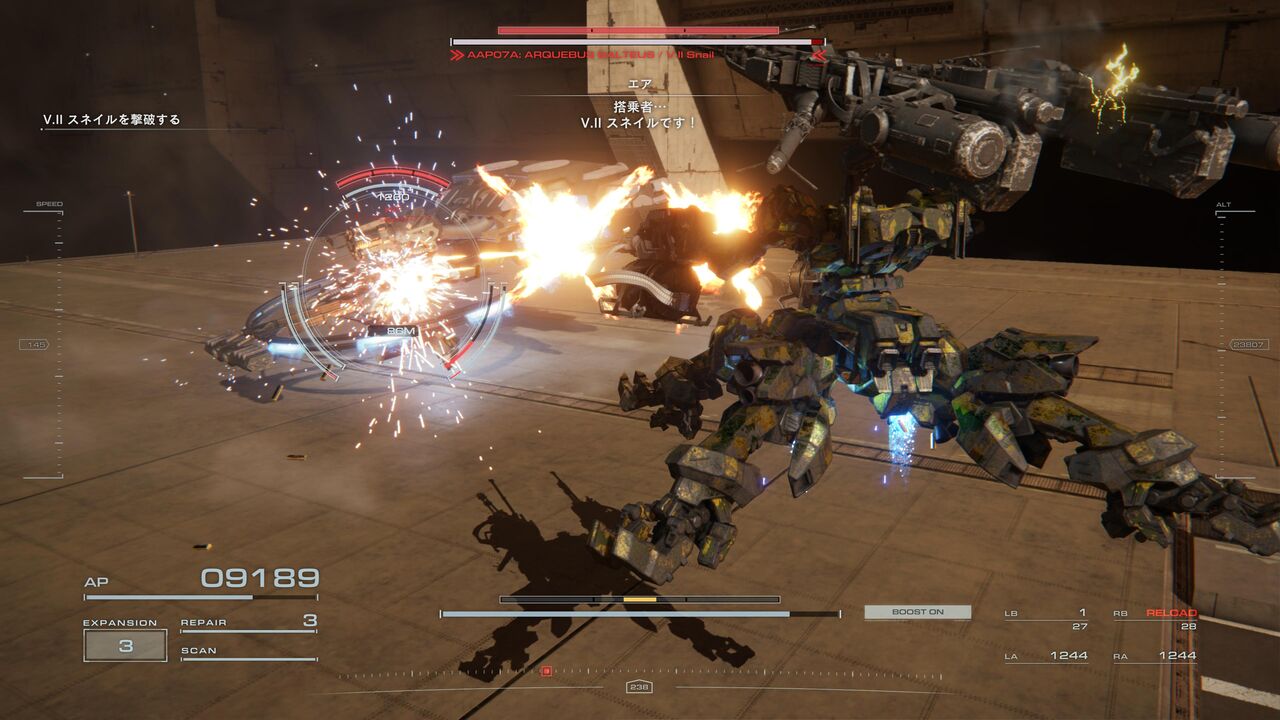1280x720 pixels.
Task: Activate the Expansion core ability box
Action: (x=125, y=645)
